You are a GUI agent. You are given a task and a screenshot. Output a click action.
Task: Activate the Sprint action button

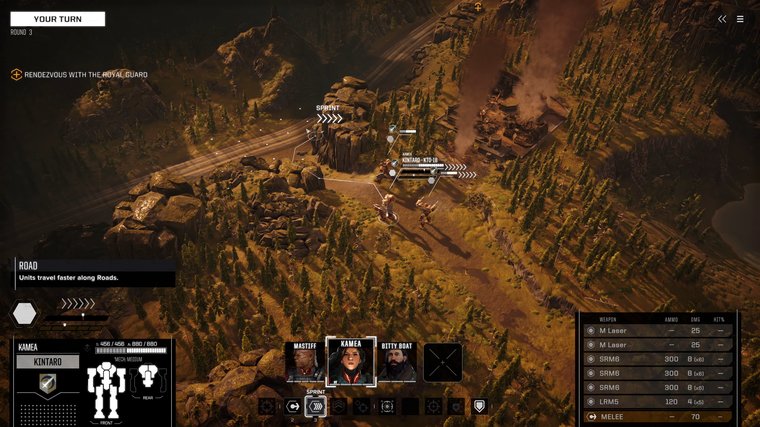tap(315, 406)
